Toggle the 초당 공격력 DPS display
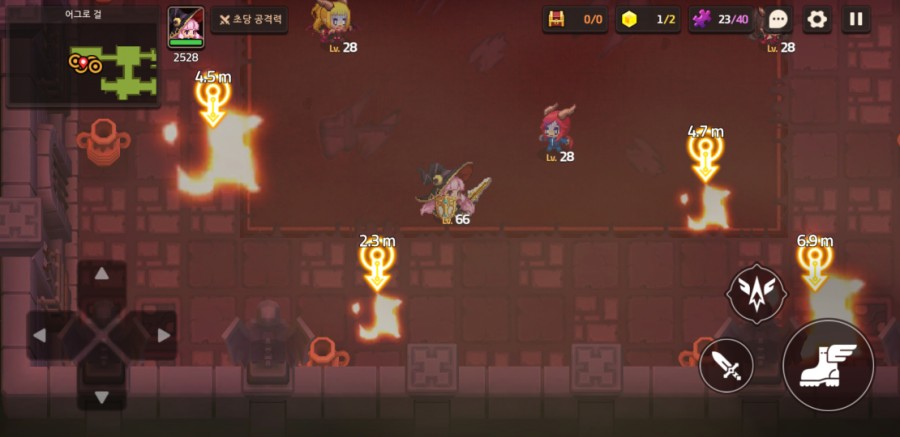This screenshot has width=900, height=437. [249, 19]
